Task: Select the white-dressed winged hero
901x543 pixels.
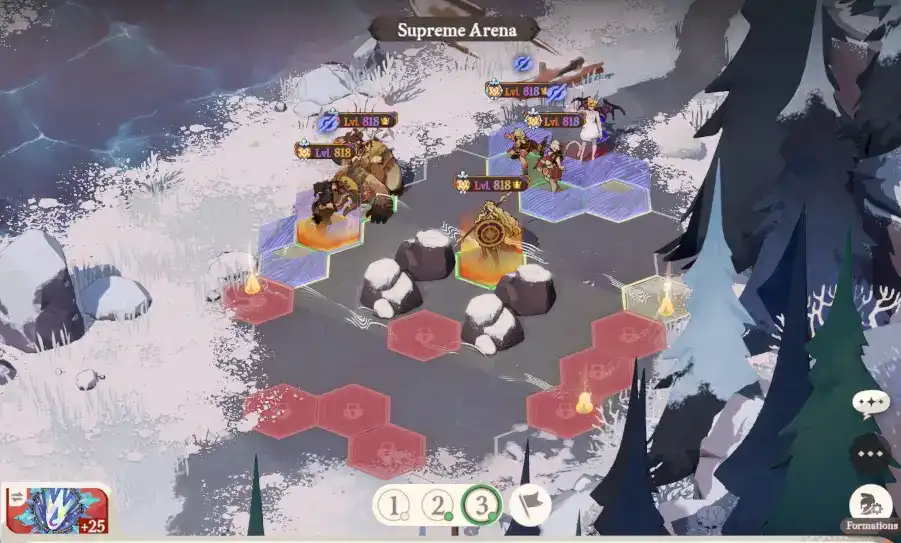Action: pos(590,130)
